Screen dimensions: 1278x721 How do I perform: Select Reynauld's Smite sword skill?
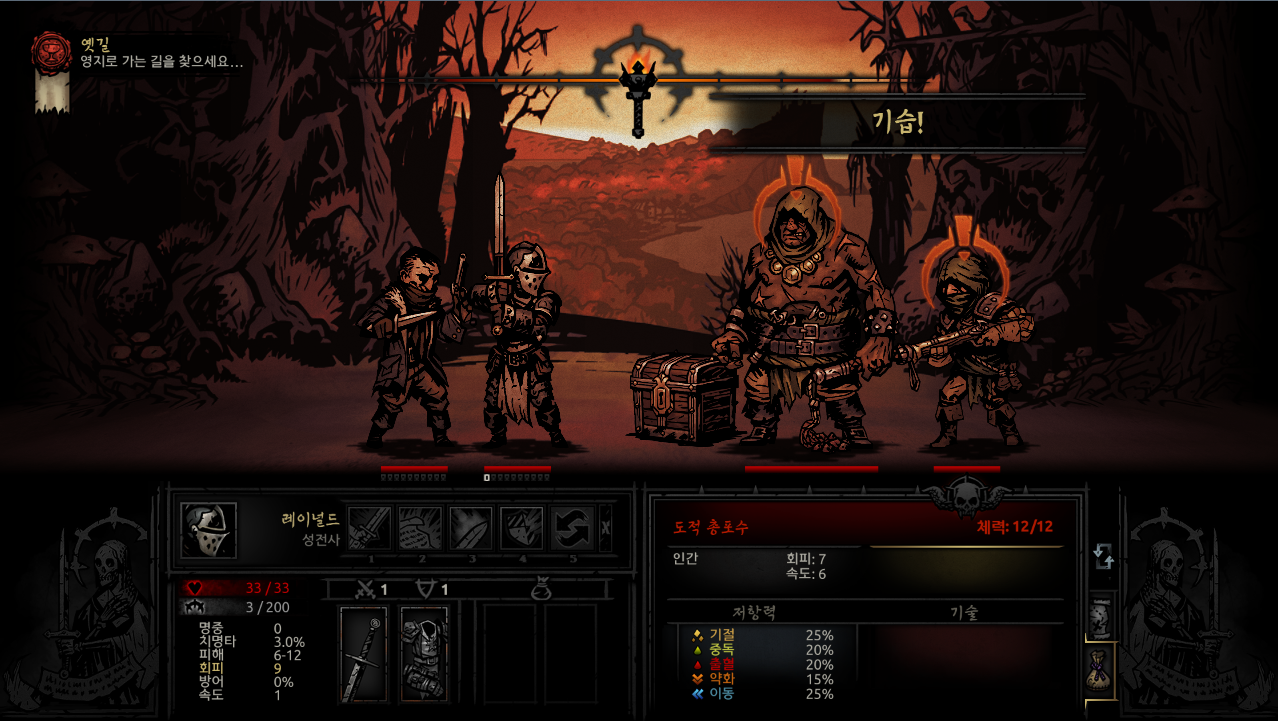[x=369, y=527]
